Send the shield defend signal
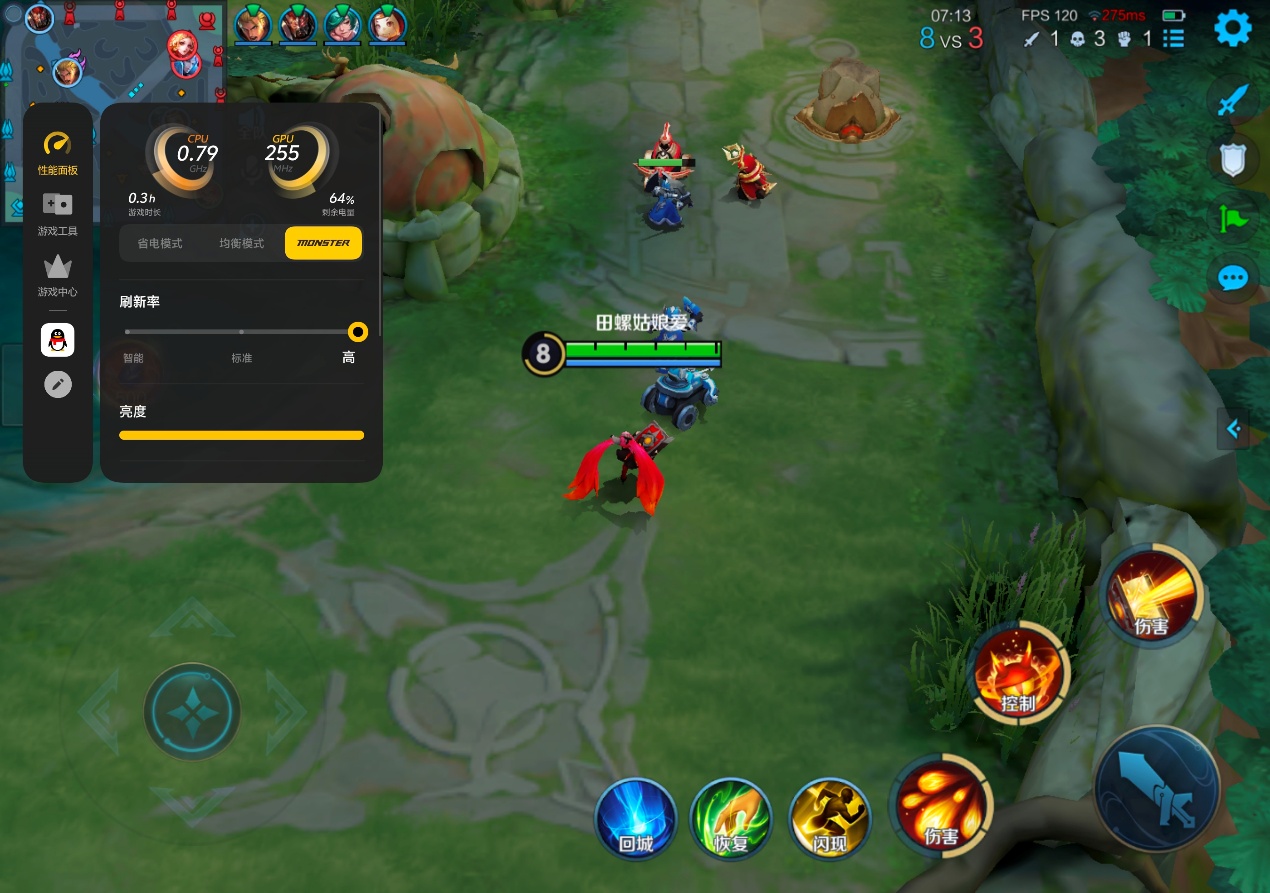The width and height of the screenshot is (1270, 893). (1233, 160)
